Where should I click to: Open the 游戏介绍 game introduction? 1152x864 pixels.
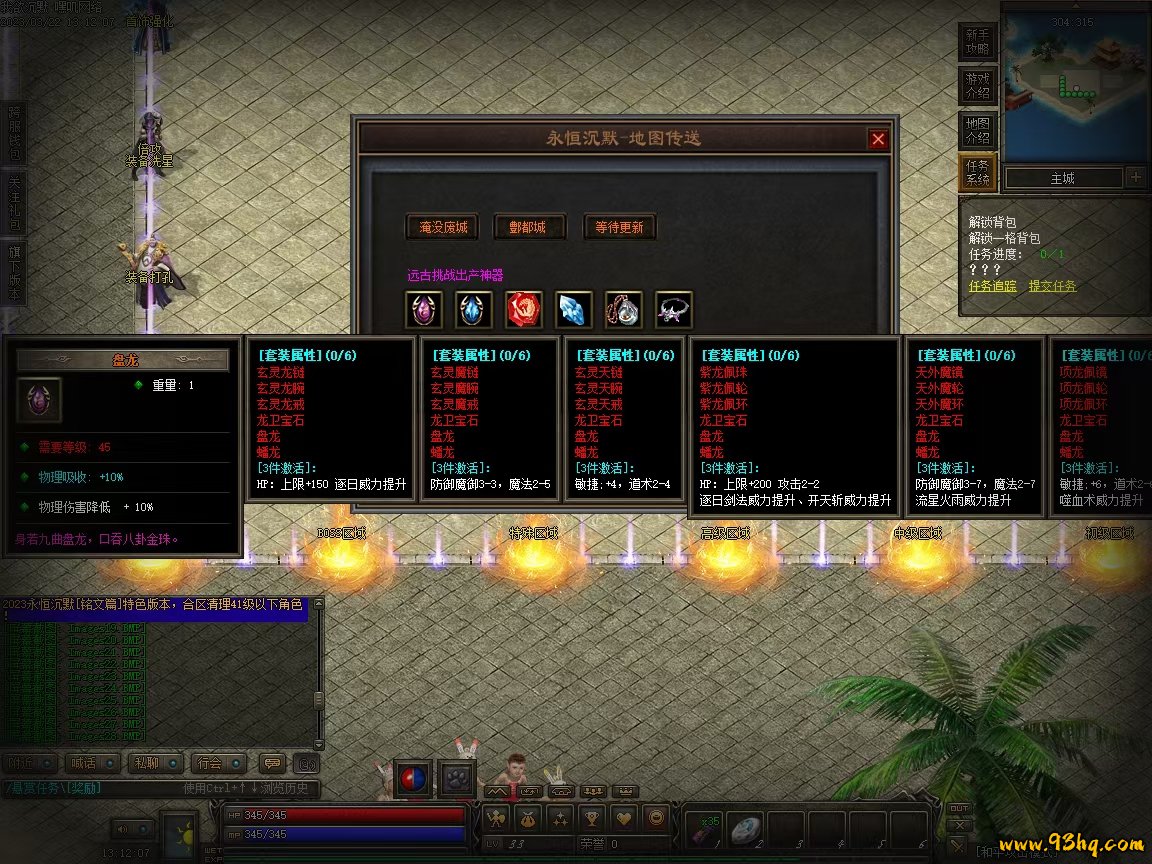tap(977, 85)
